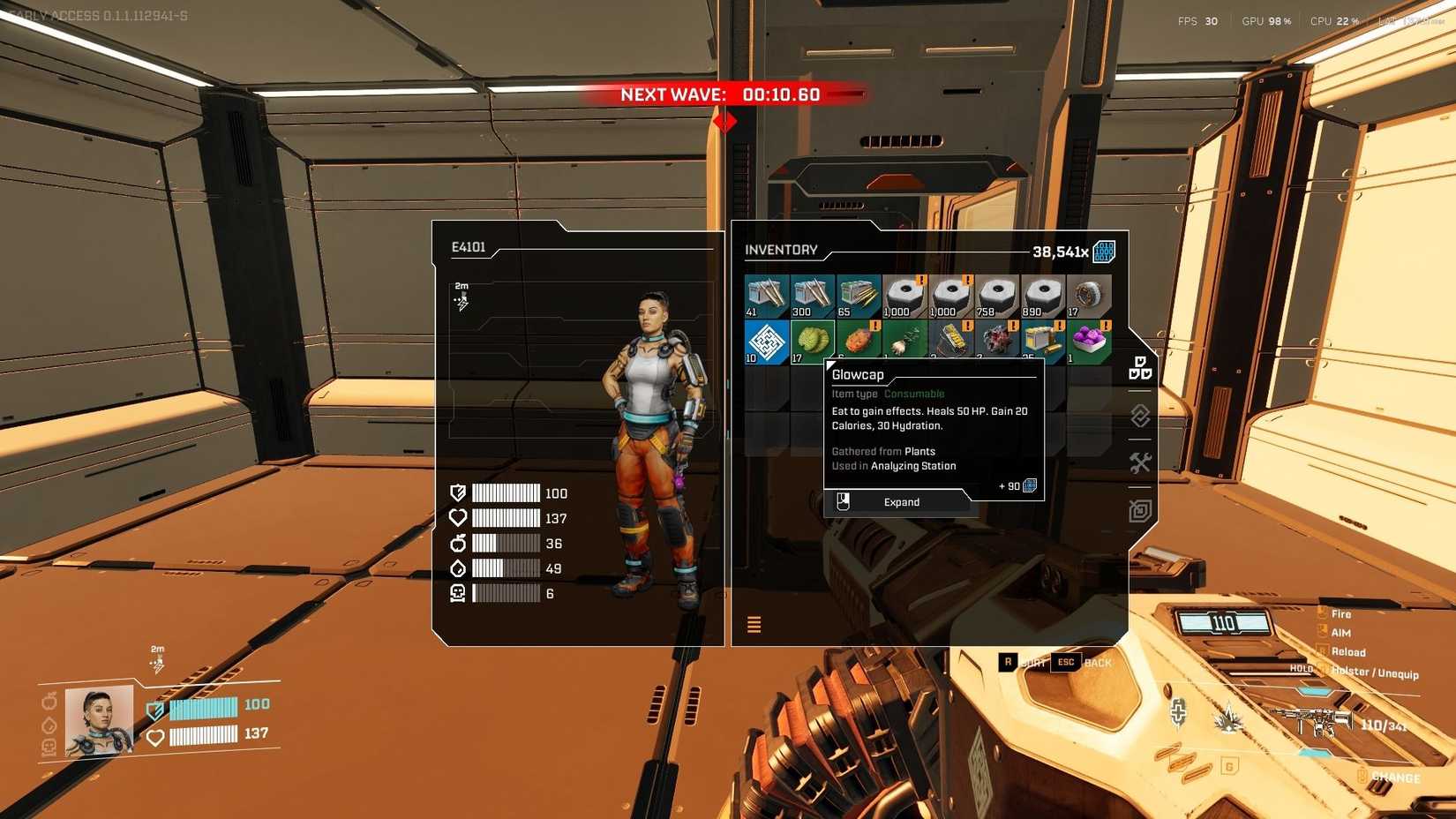Click the character portrait in the bottom-left HUD
The height and width of the screenshot is (819, 1456).
[x=101, y=719]
